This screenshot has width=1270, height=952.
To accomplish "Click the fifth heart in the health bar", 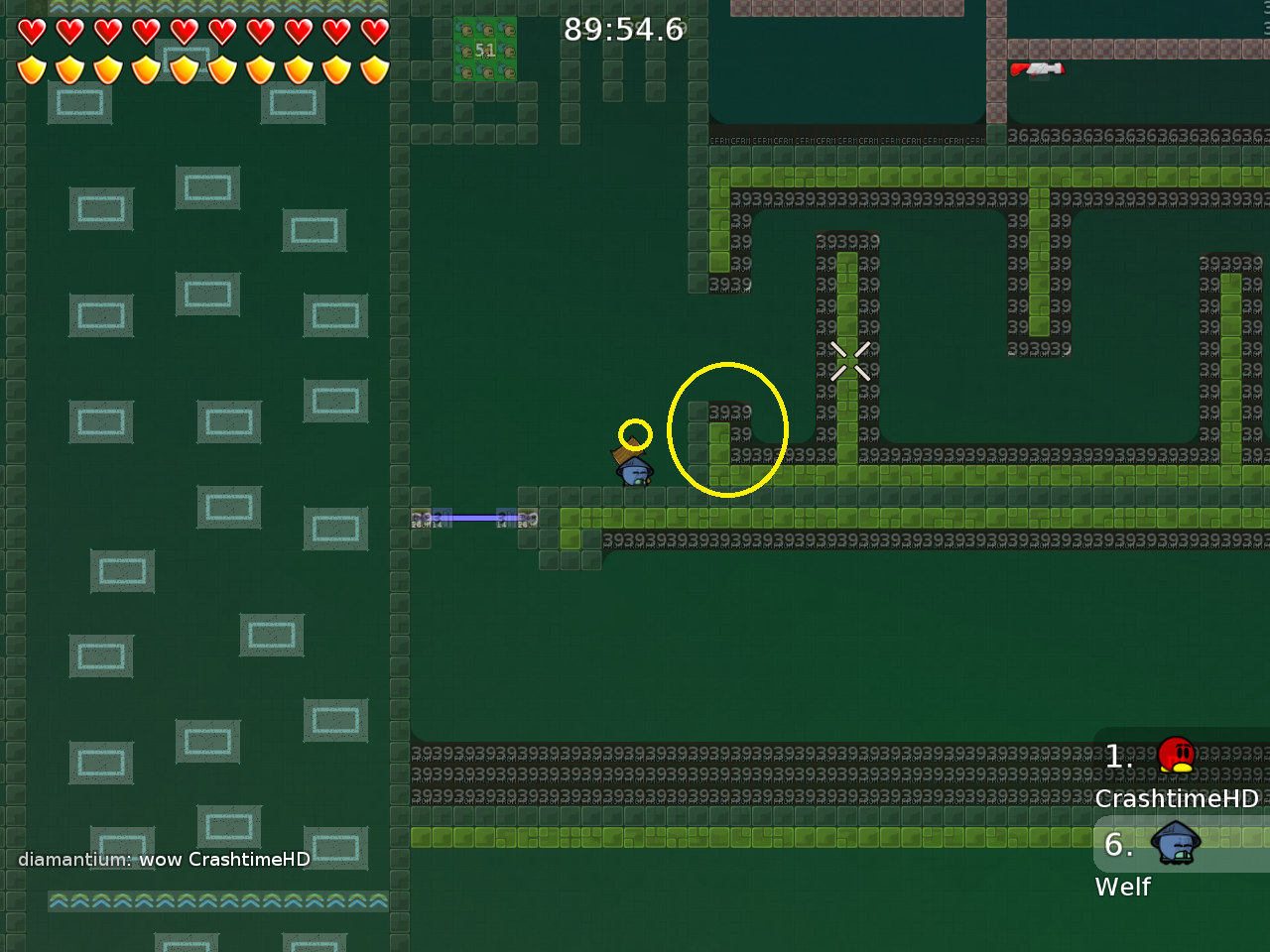I will coord(184,31).
